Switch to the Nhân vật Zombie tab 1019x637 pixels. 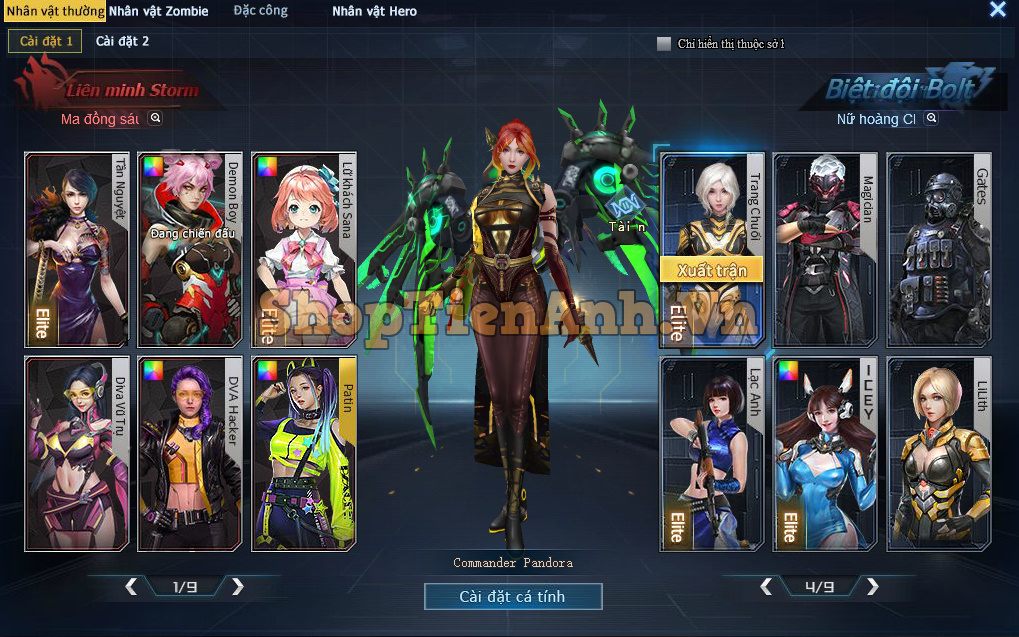pyautogui.click(x=159, y=11)
